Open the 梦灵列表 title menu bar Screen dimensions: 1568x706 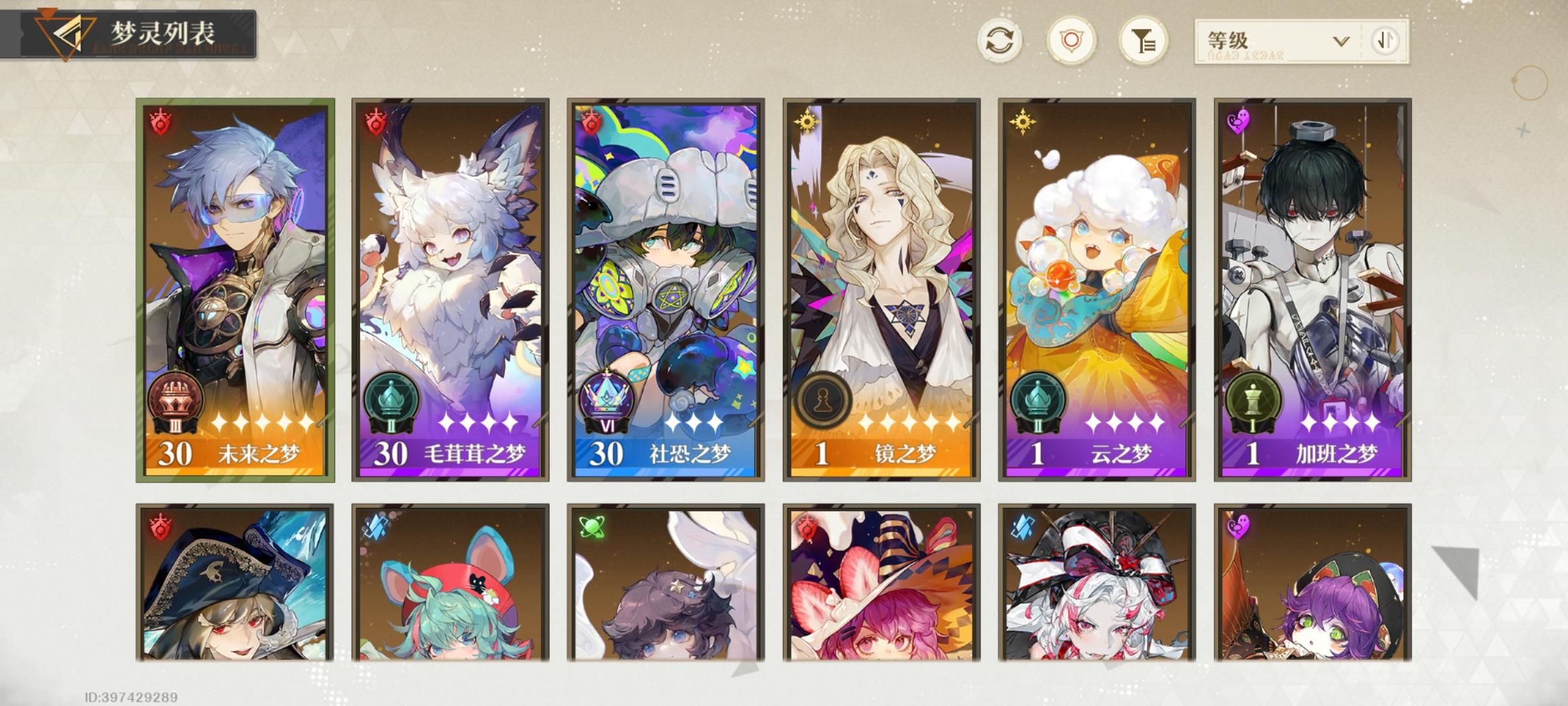click(x=159, y=29)
